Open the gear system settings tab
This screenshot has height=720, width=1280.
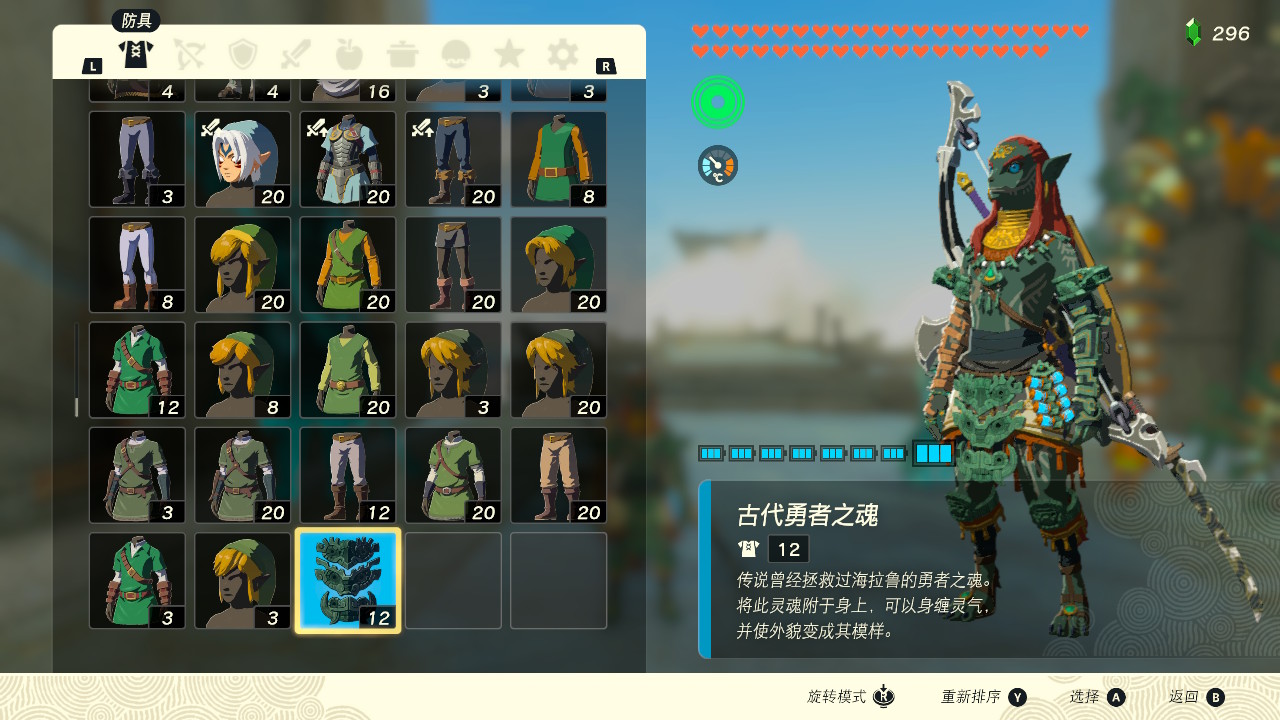(562, 53)
